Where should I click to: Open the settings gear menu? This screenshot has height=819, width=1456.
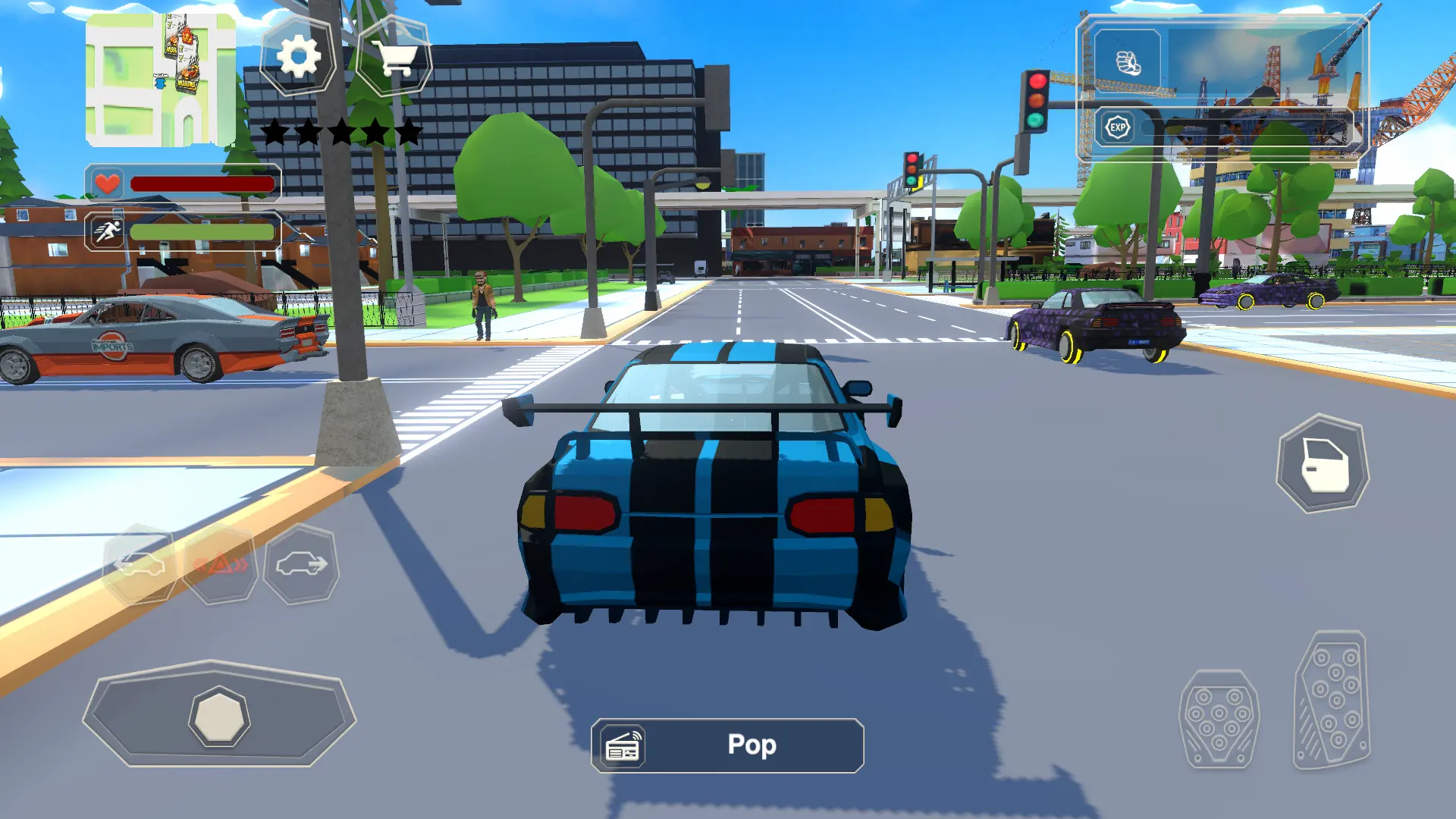point(298,56)
